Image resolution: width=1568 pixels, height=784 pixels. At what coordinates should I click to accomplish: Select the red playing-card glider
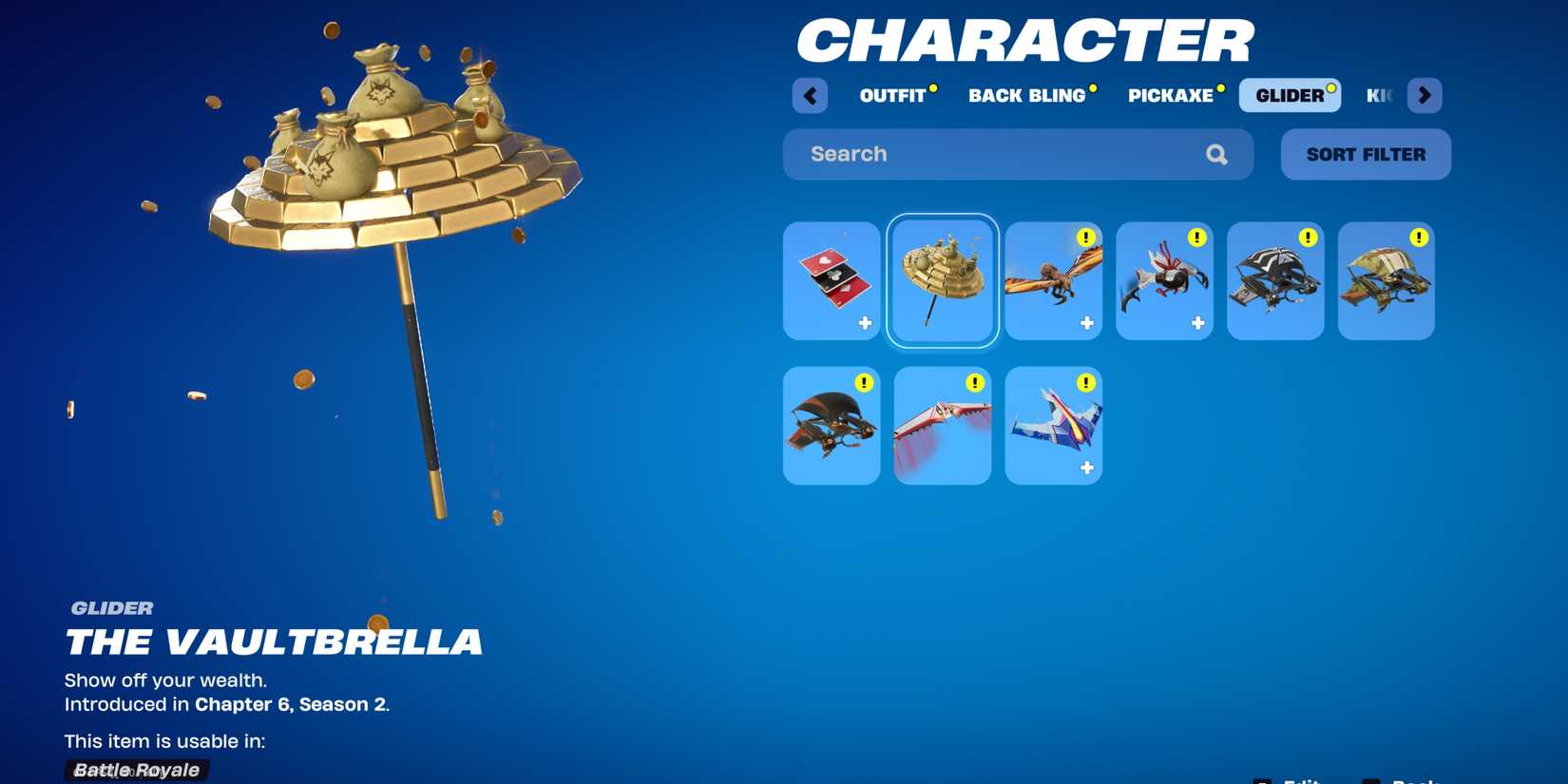pos(831,280)
